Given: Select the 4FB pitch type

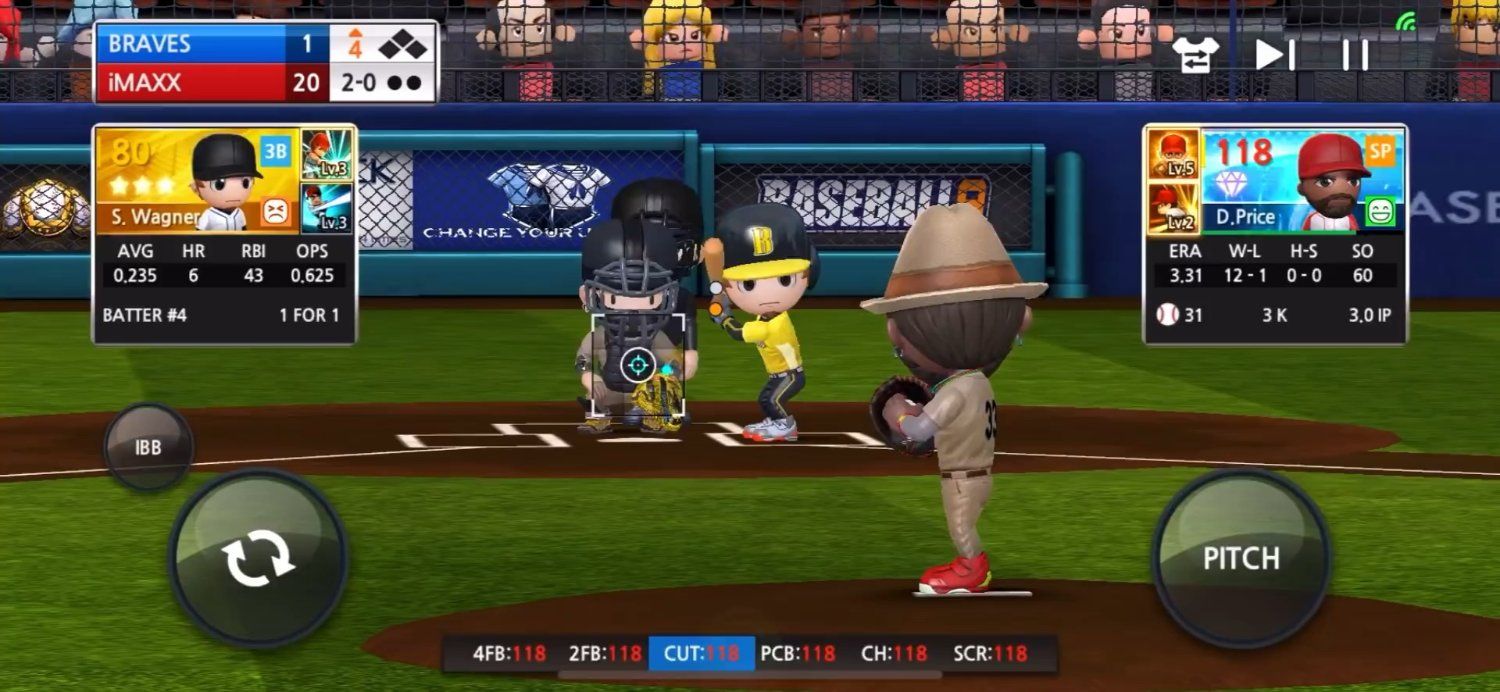Looking at the screenshot, I should point(509,654).
